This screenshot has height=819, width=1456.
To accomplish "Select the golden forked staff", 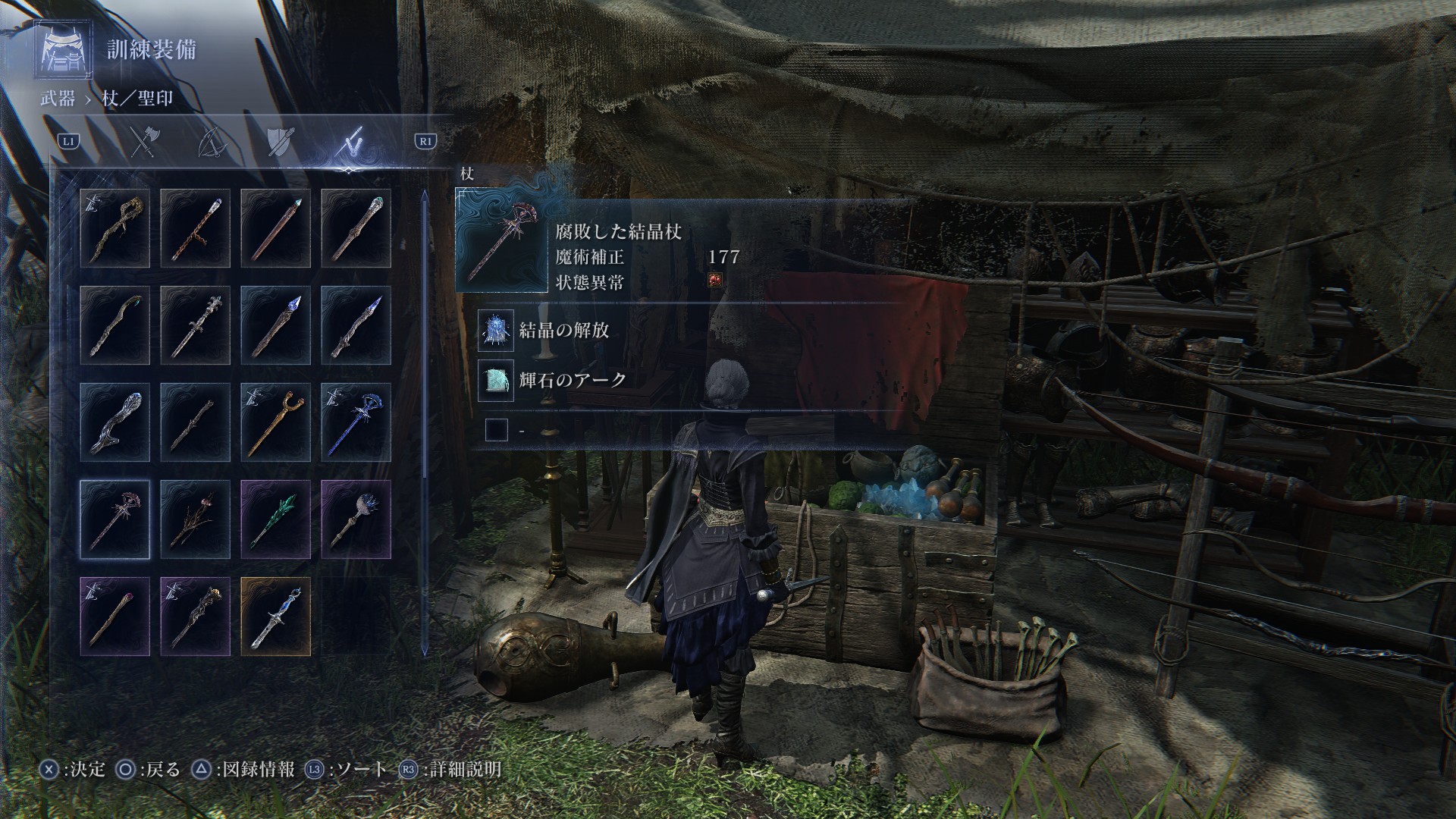I will pyautogui.click(x=276, y=422).
